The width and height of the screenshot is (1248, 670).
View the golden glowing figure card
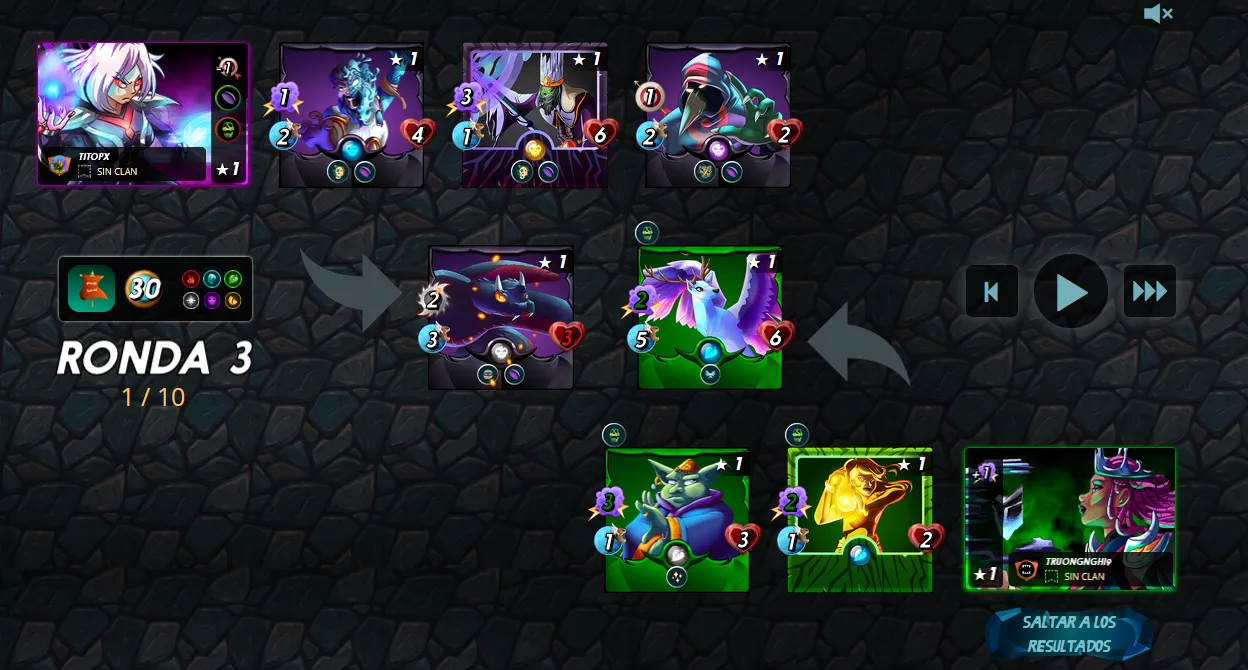click(860, 518)
